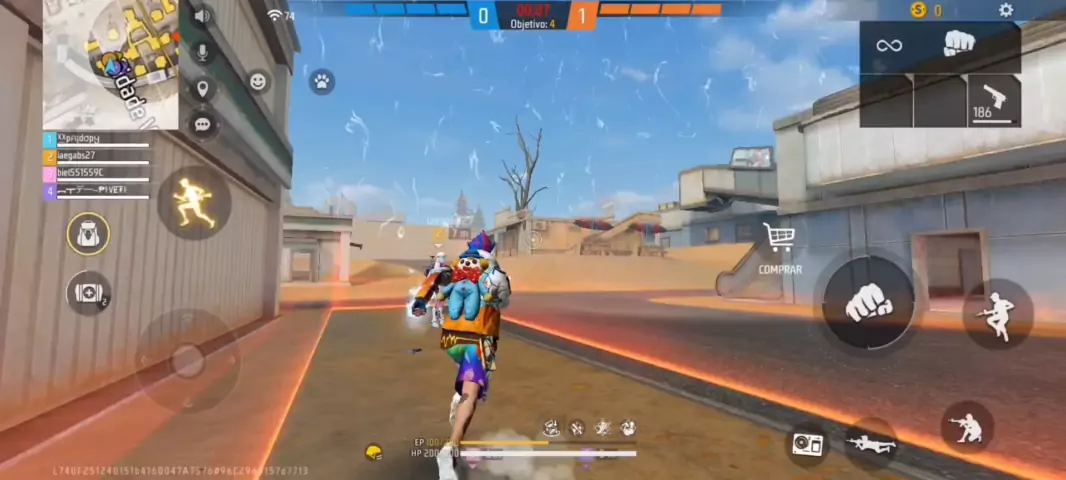Open the smiley emote button
1066x480 pixels.
click(259, 82)
